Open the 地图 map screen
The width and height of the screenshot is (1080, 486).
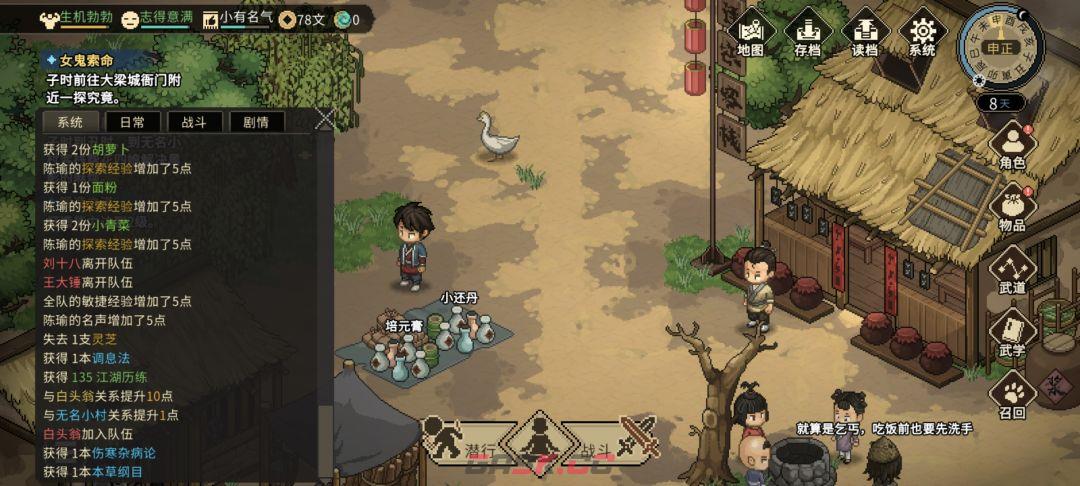pyautogui.click(x=750, y=34)
